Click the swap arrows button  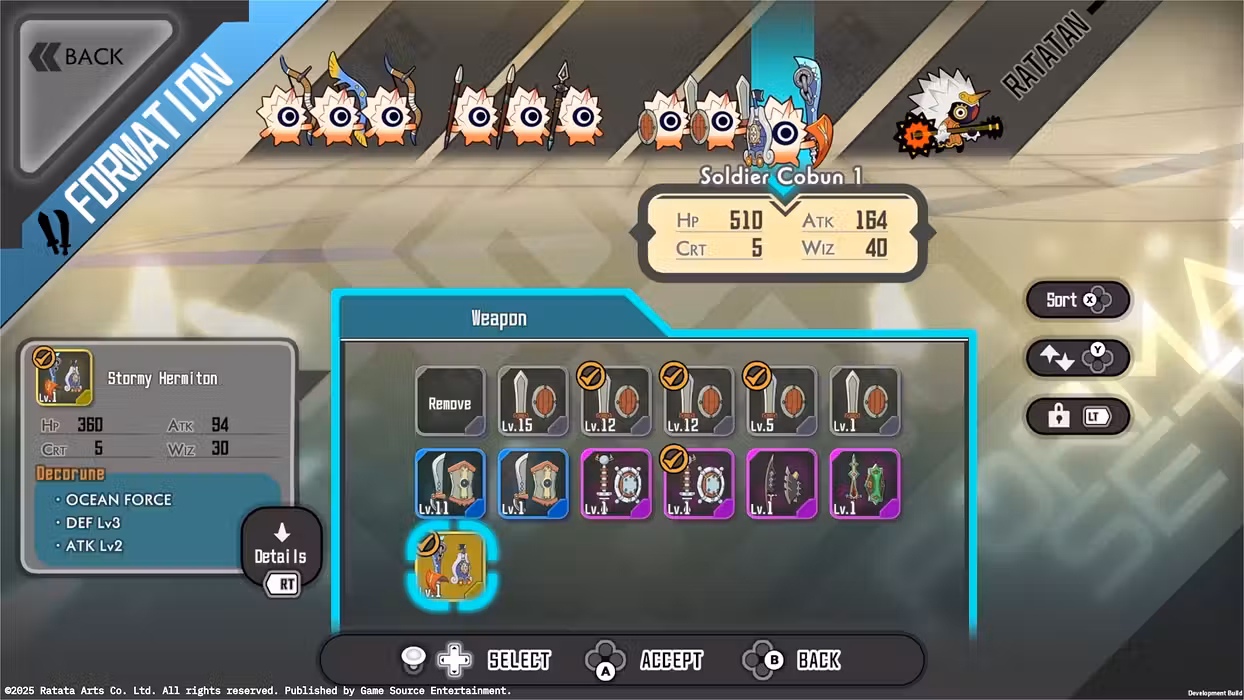[x=1077, y=358]
